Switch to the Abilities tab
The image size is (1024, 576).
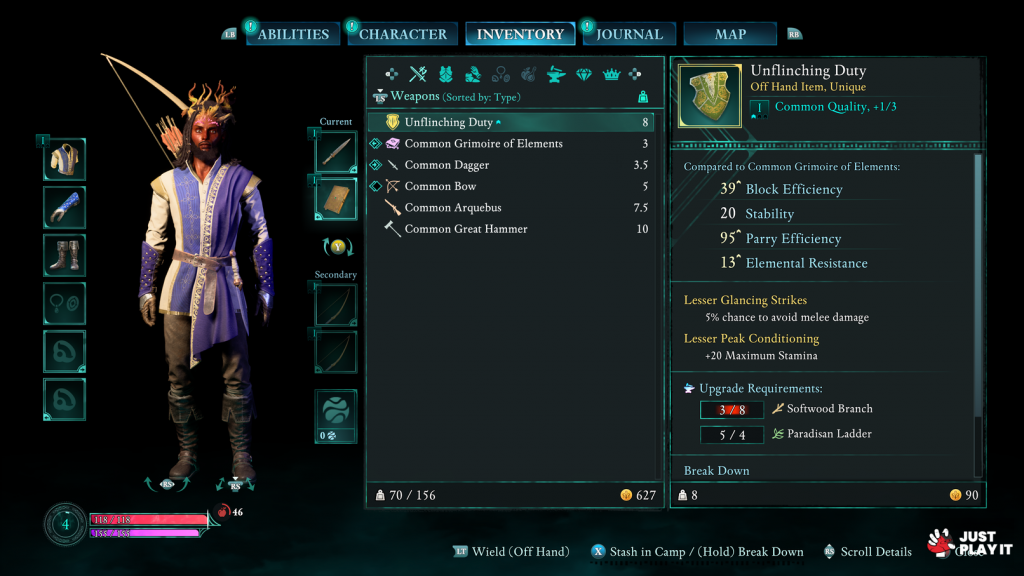pyautogui.click(x=290, y=34)
